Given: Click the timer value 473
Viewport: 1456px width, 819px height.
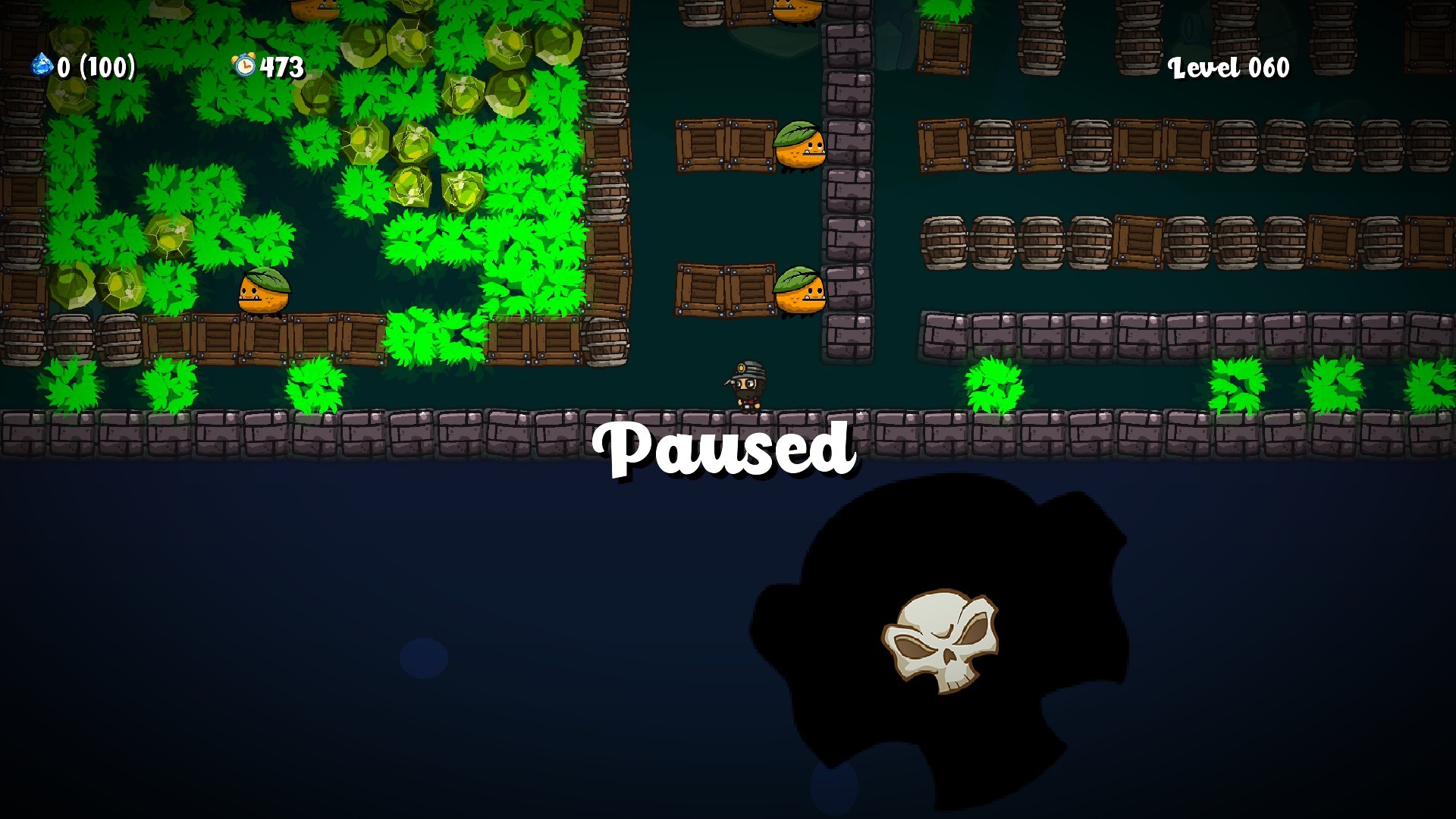Looking at the screenshot, I should (278, 67).
